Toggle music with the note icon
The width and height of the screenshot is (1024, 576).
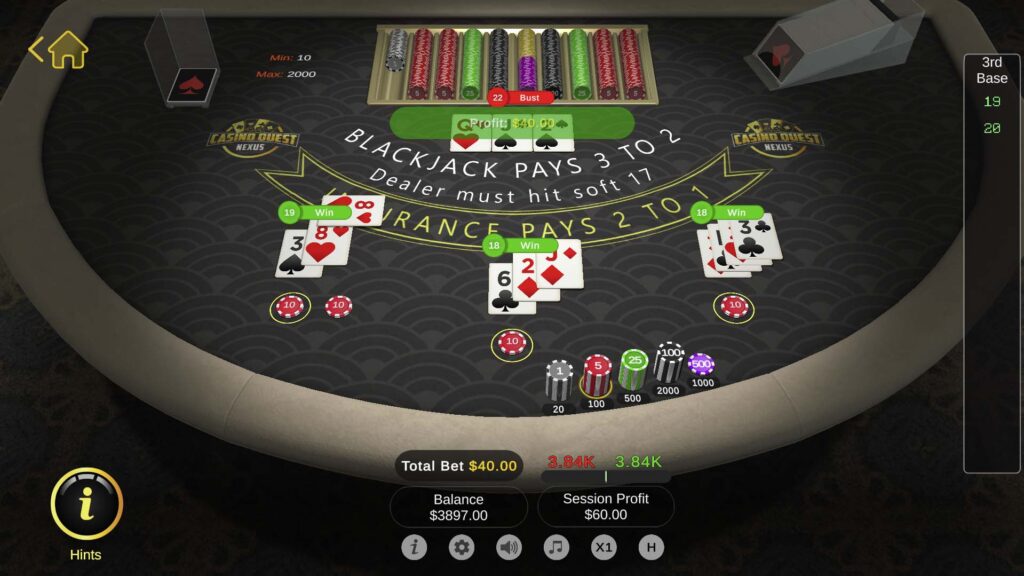pos(556,547)
